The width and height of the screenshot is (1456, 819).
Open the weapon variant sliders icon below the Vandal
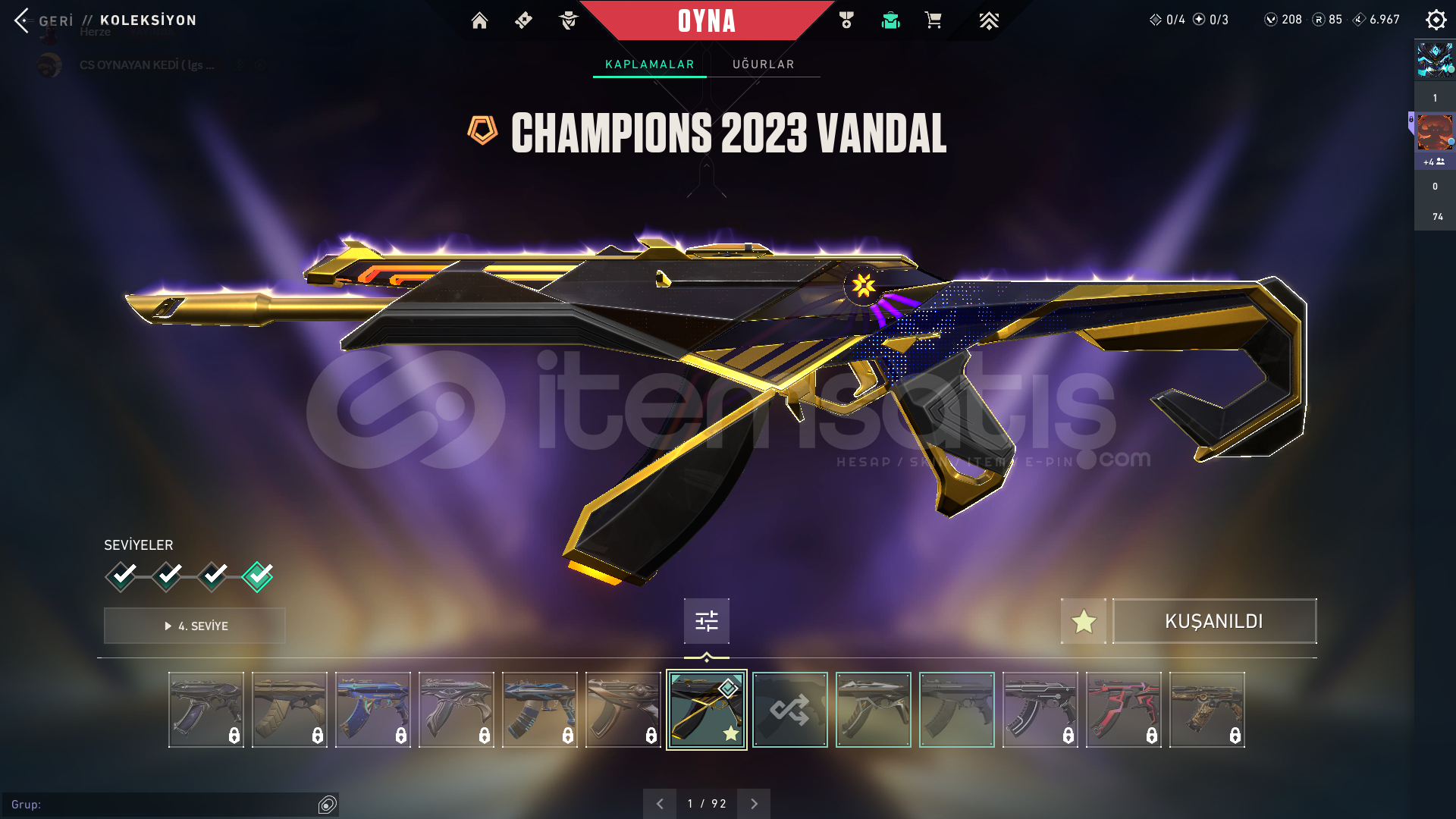[x=705, y=620]
